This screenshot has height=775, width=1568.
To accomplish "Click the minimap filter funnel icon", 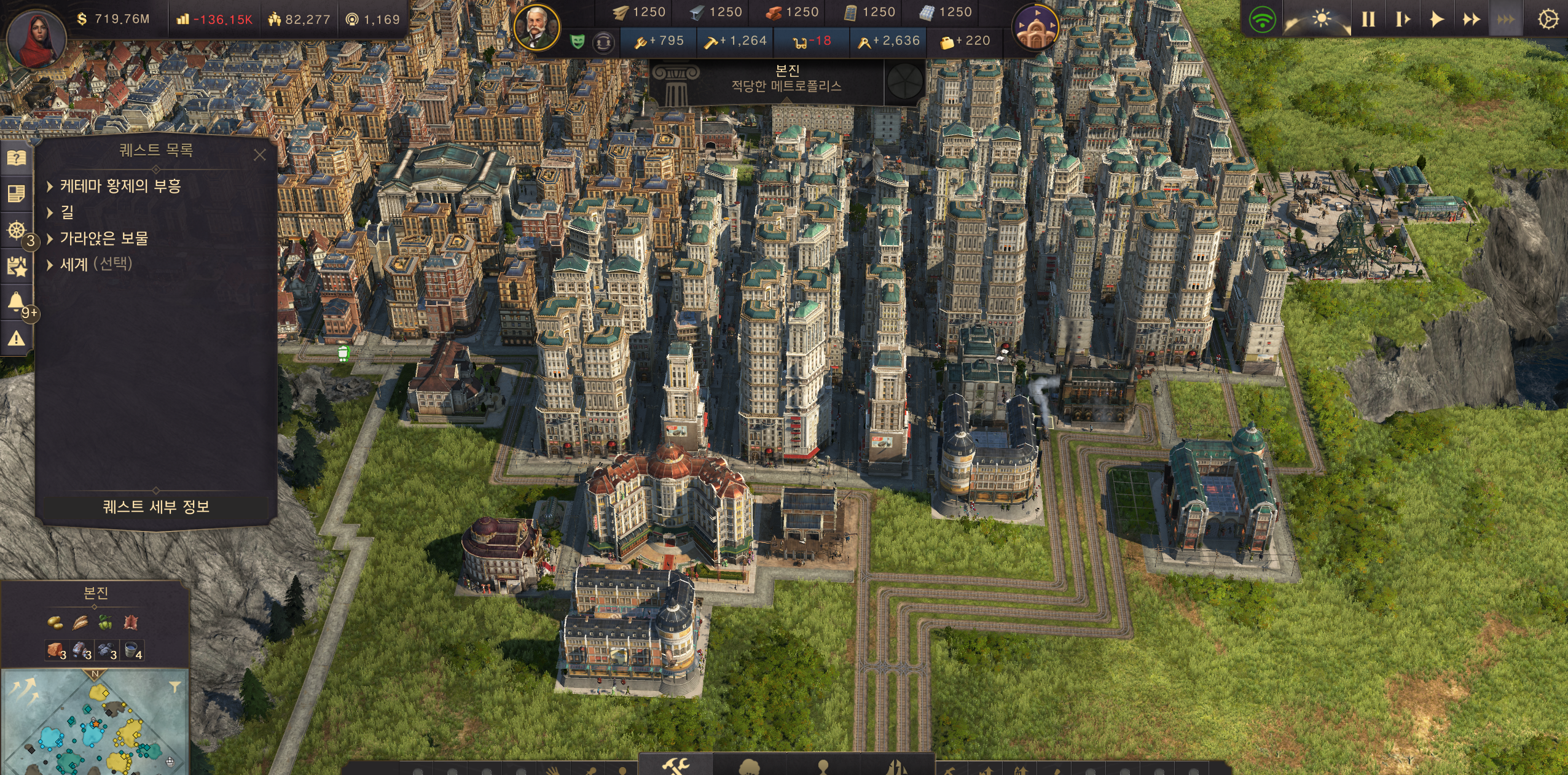I will tap(175, 686).
